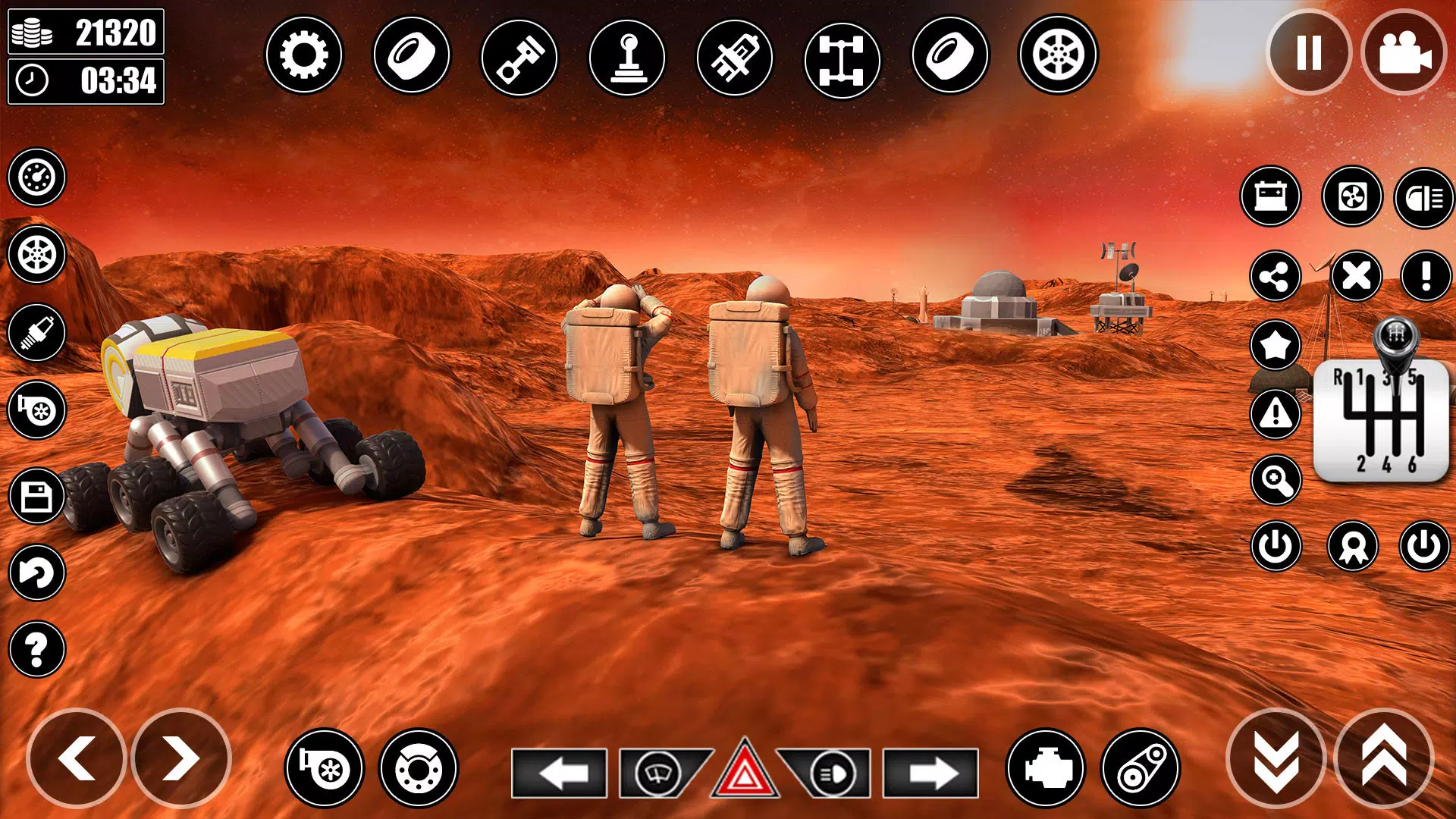Pause the game
This screenshot has width=1456, height=819.
(1309, 53)
